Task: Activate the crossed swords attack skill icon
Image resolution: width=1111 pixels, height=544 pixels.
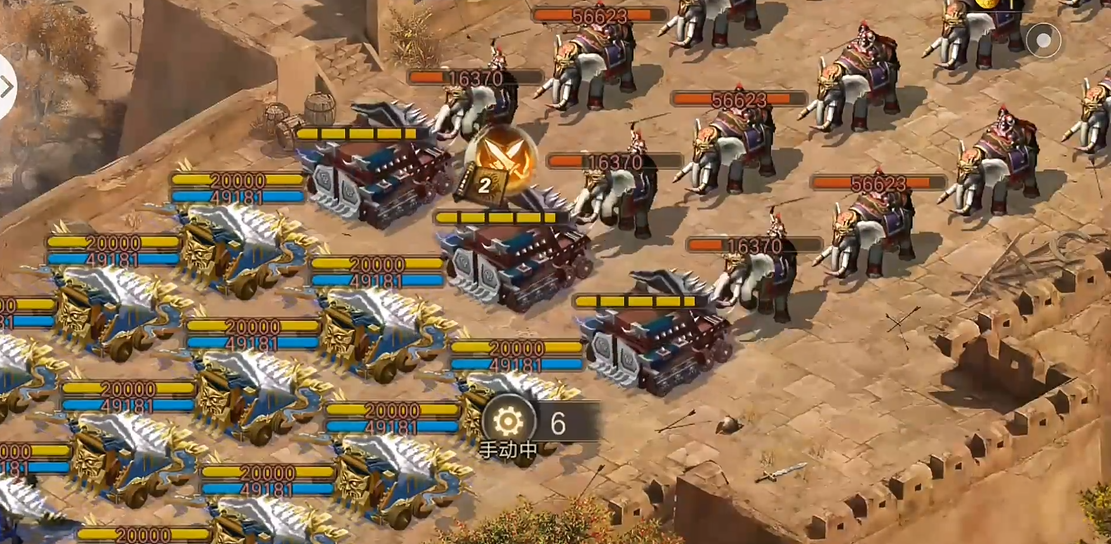Action: 500,158
